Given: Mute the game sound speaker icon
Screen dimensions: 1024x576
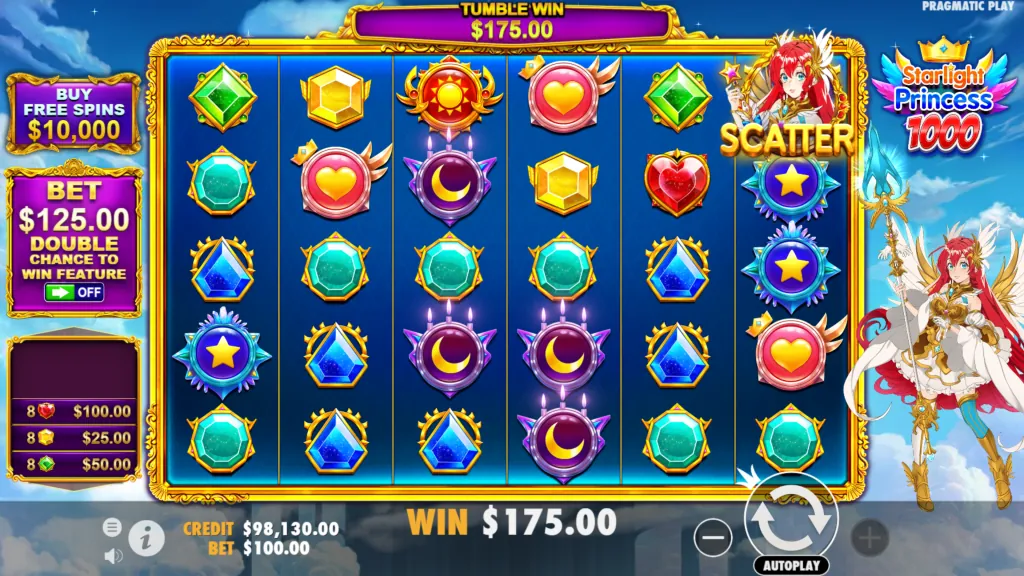Looking at the screenshot, I should point(112,553).
